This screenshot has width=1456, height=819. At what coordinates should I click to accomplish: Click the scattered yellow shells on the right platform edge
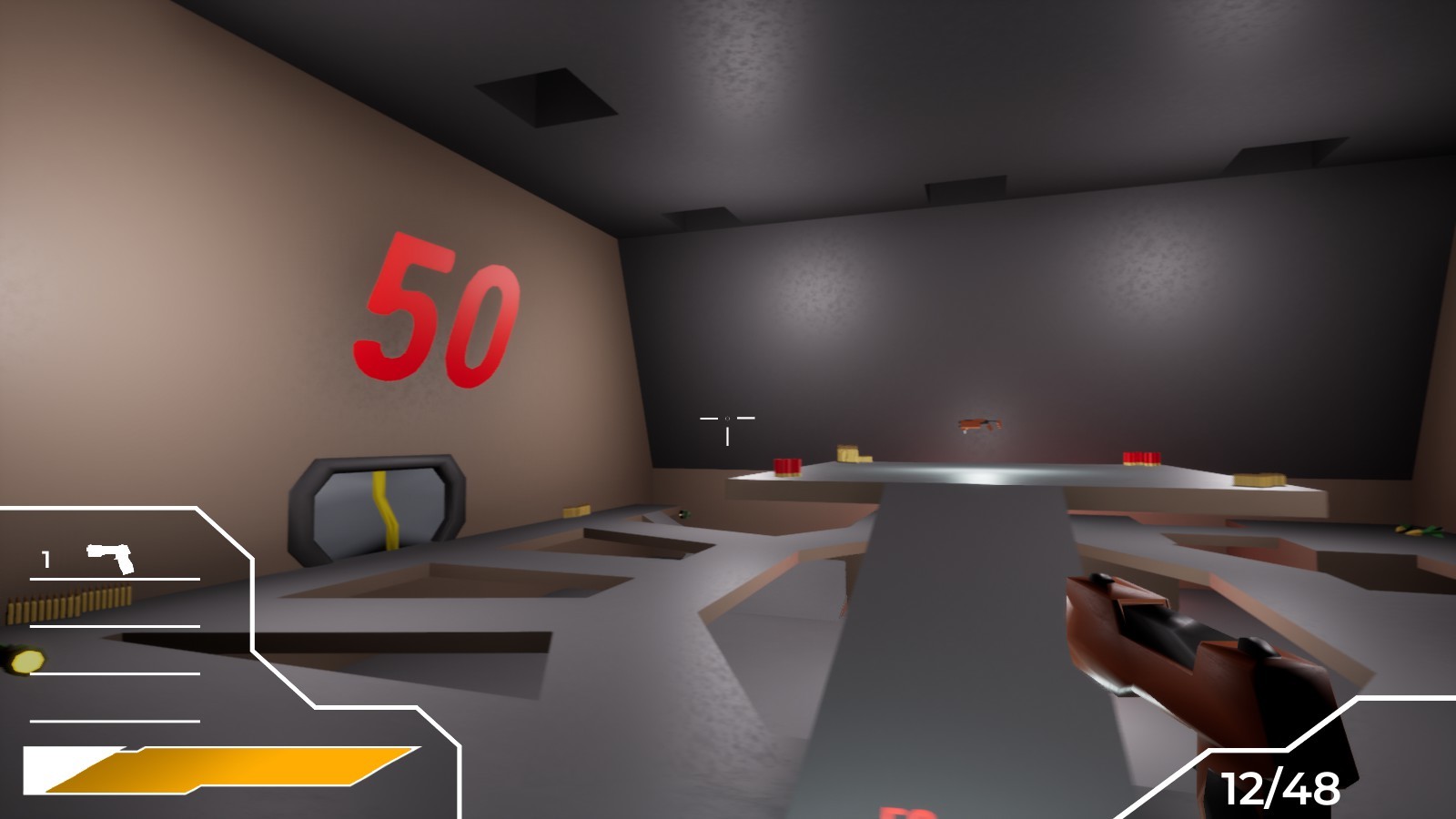coord(1417,531)
